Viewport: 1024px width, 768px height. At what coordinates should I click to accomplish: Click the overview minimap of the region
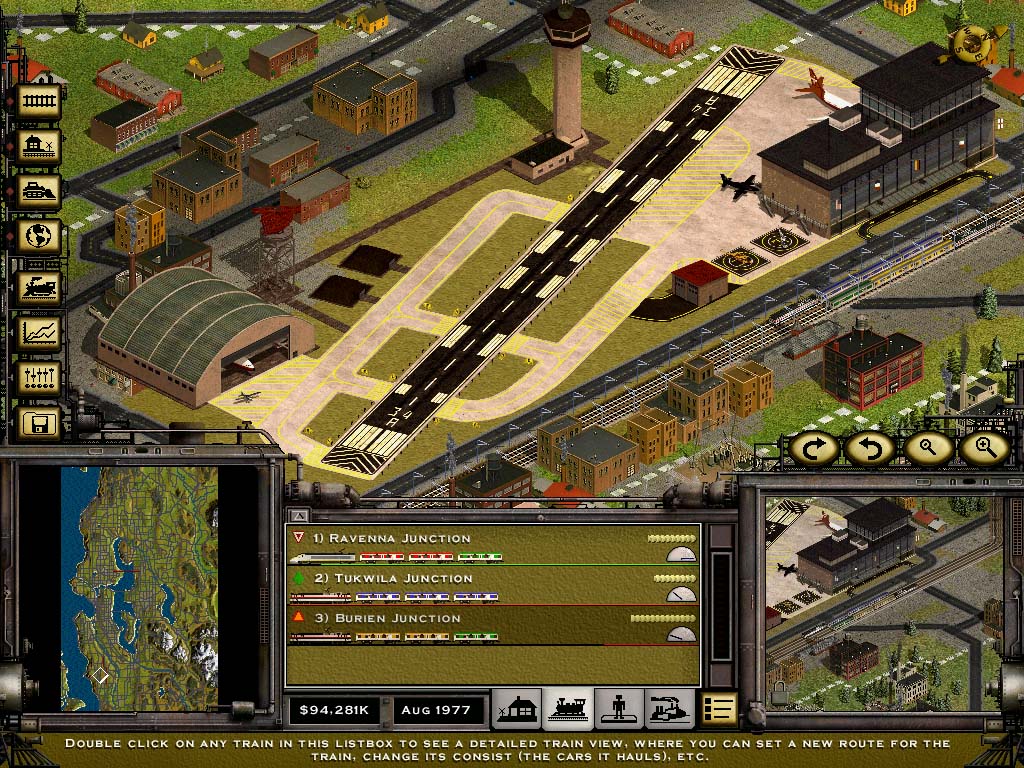coord(139,588)
